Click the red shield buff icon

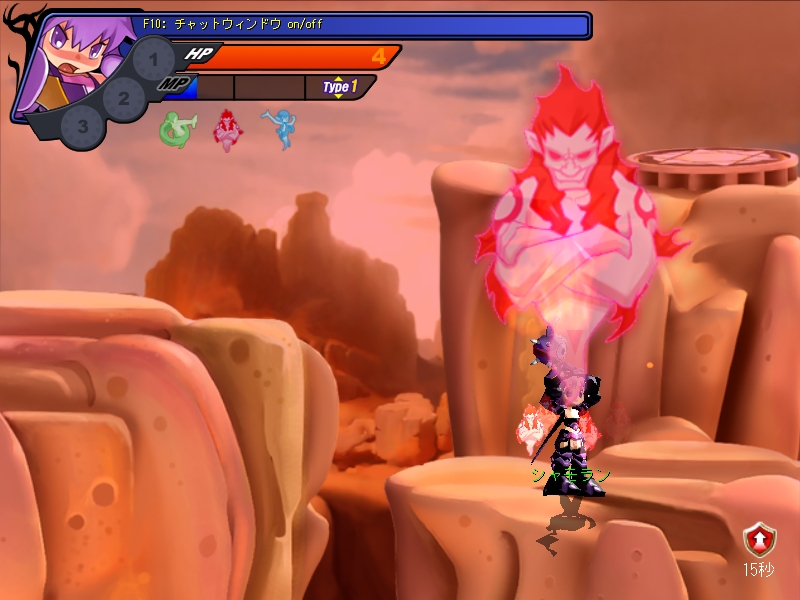pos(758,541)
